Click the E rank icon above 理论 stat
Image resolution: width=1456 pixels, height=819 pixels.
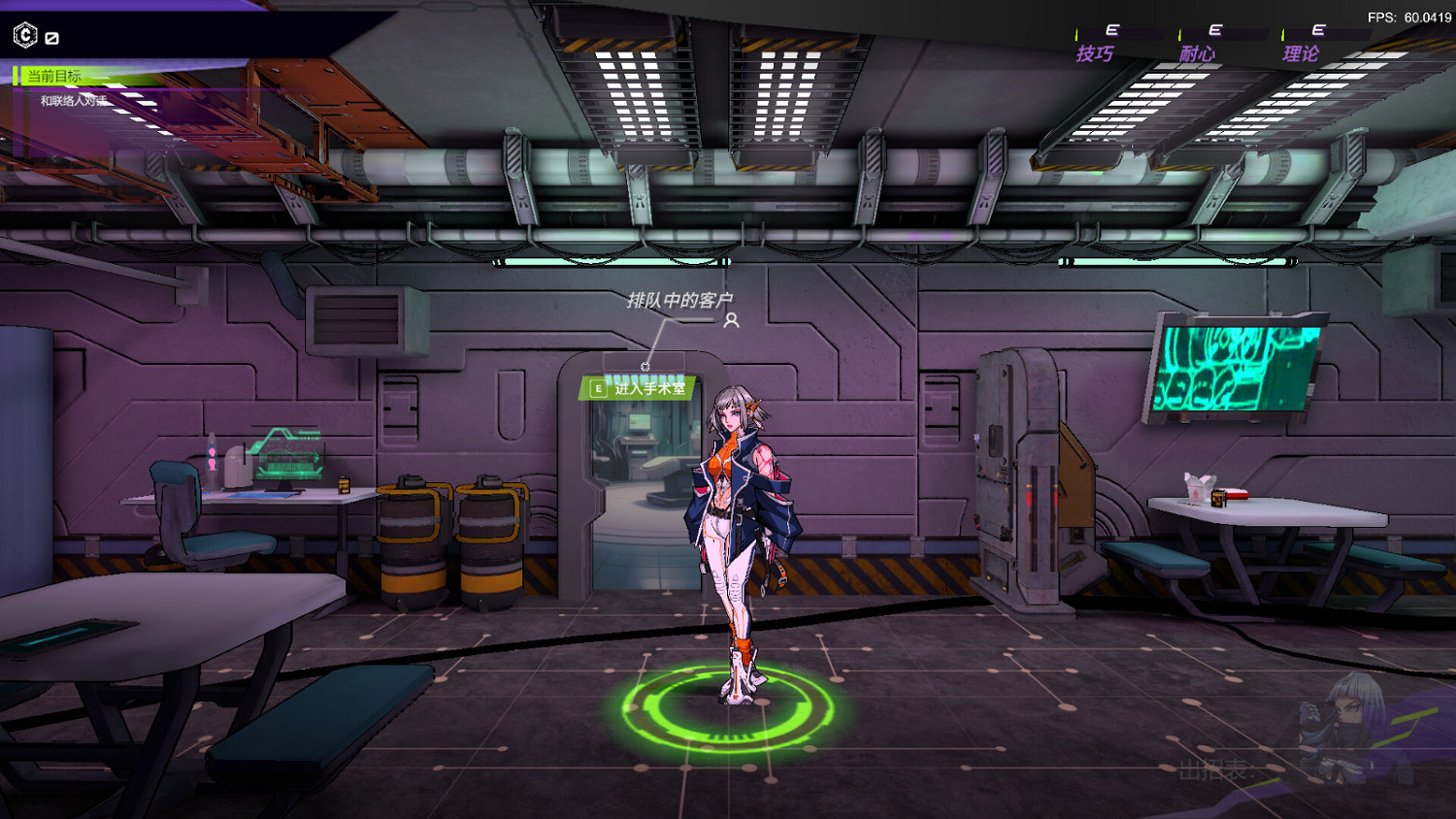tap(1318, 29)
